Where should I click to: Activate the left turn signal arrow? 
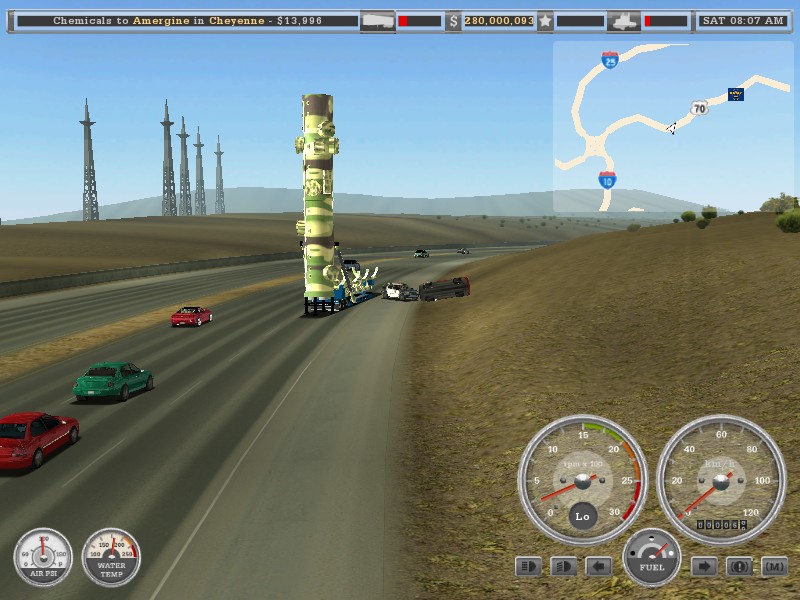point(598,567)
